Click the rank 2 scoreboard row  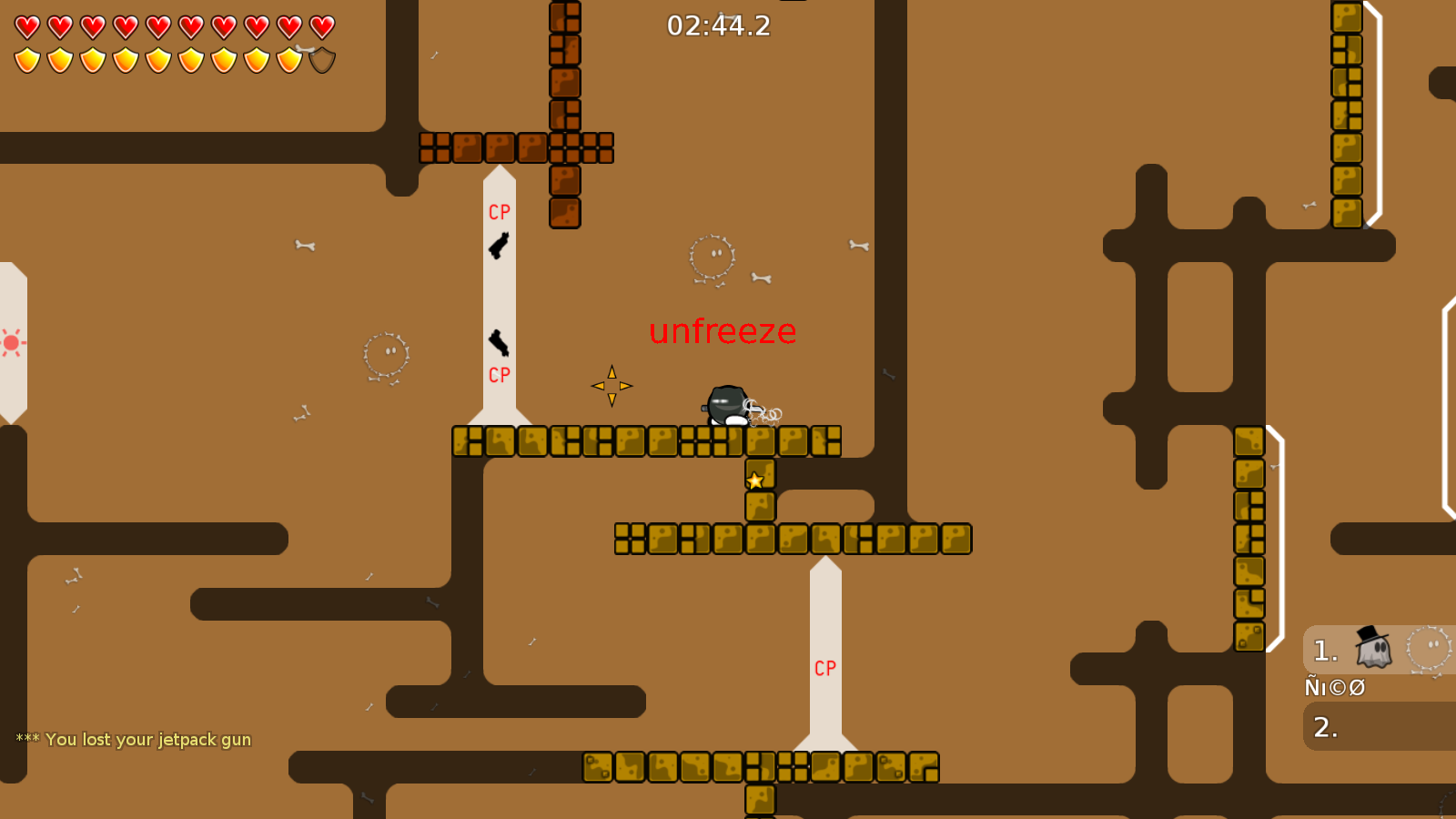[1325, 727]
